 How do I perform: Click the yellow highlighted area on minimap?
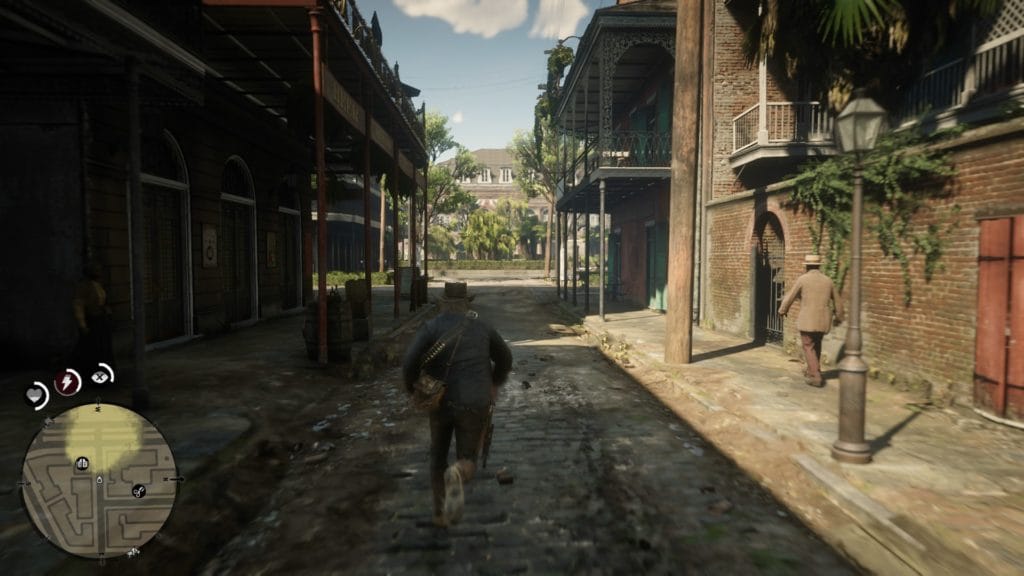[102, 435]
